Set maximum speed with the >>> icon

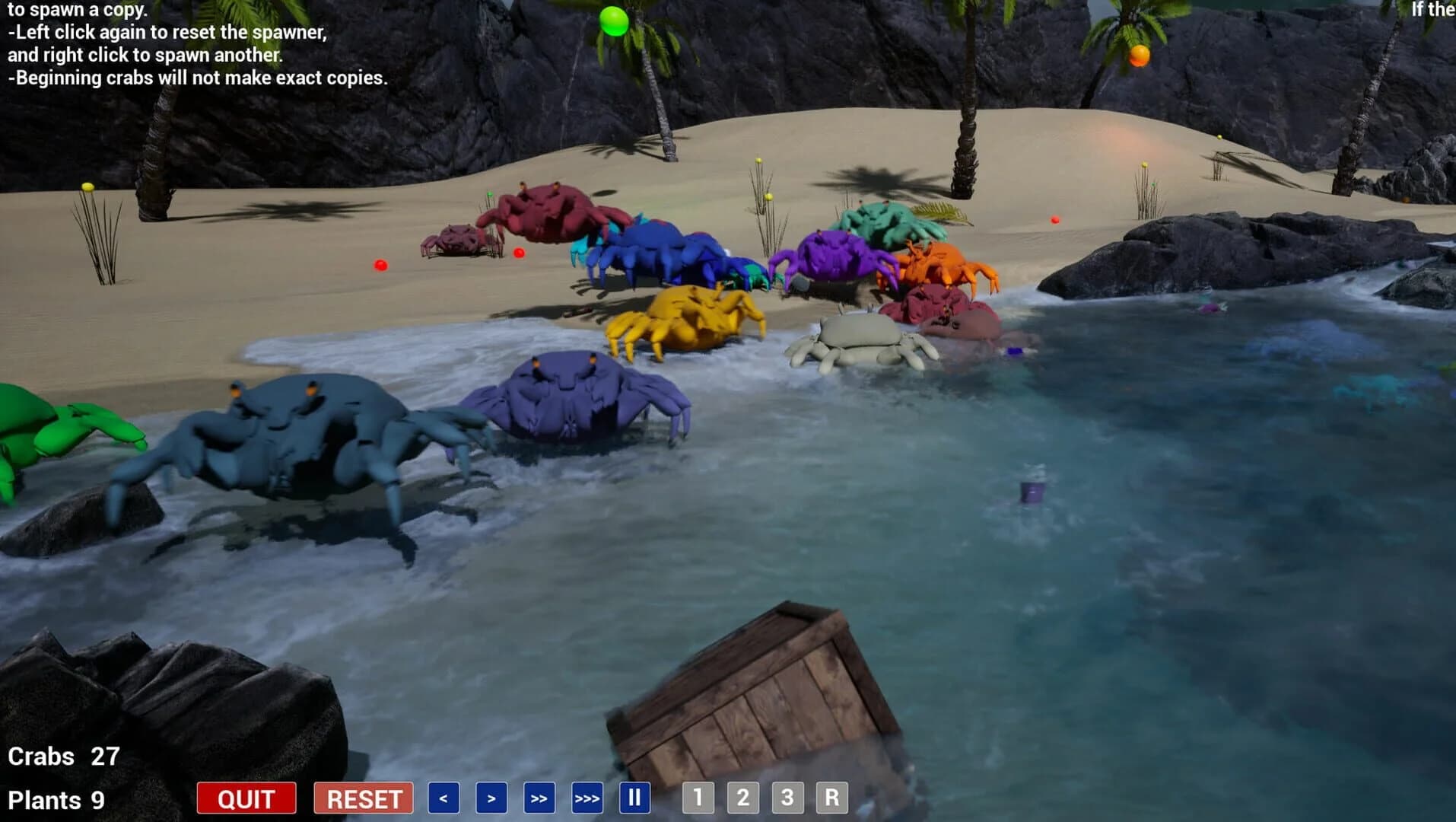click(x=587, y=798)
